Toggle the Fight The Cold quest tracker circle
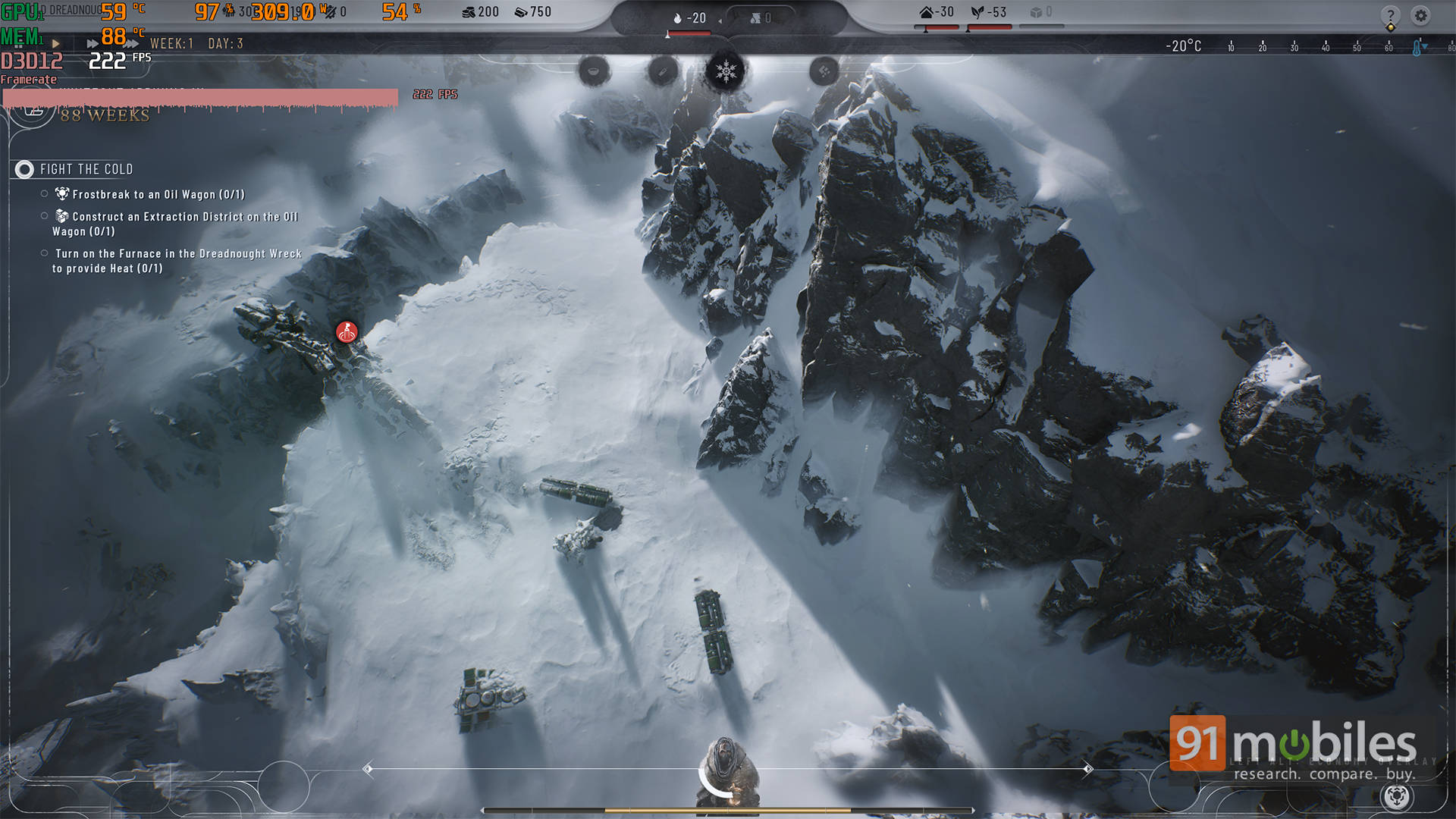This screenshot has height=819, width=1456. pyautogui.click(x=24, y=170)
